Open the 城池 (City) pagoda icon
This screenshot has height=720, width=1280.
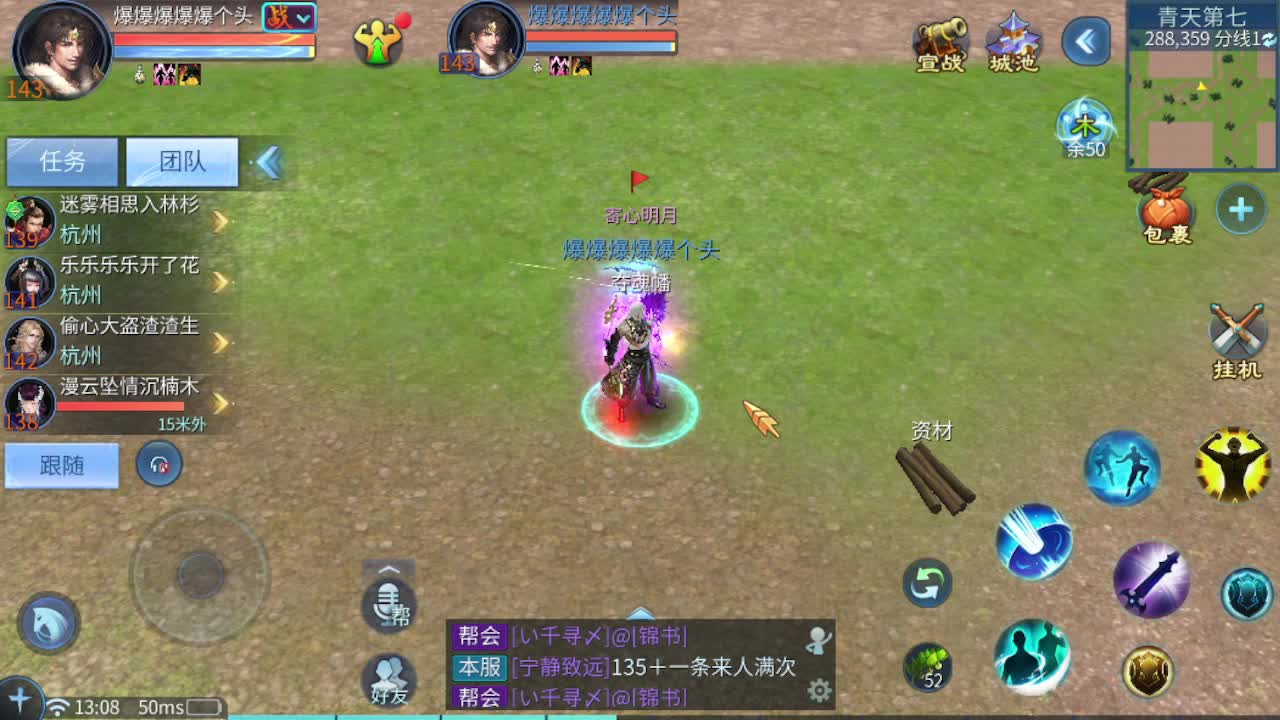1012,42
